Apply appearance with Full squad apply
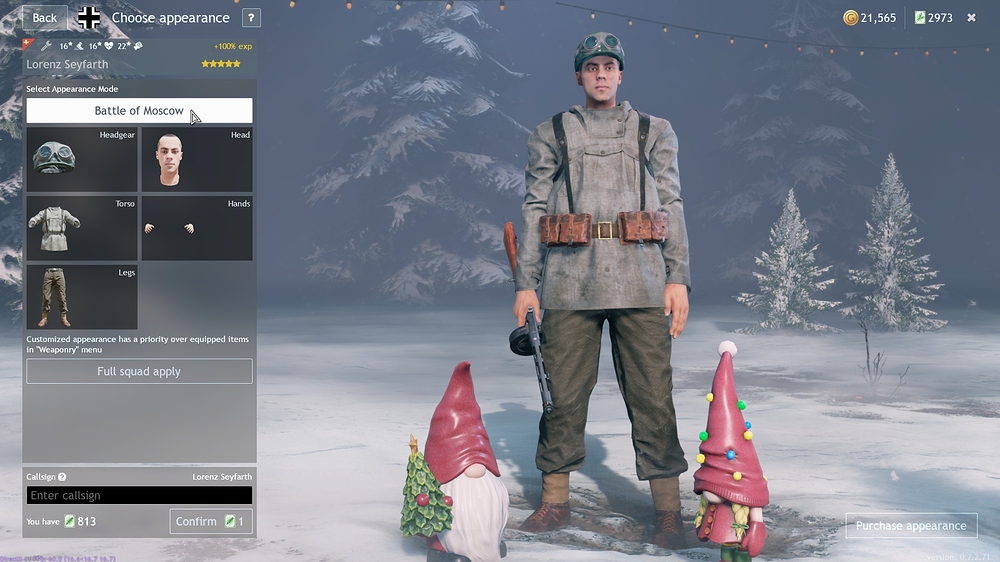 (139, 372)
